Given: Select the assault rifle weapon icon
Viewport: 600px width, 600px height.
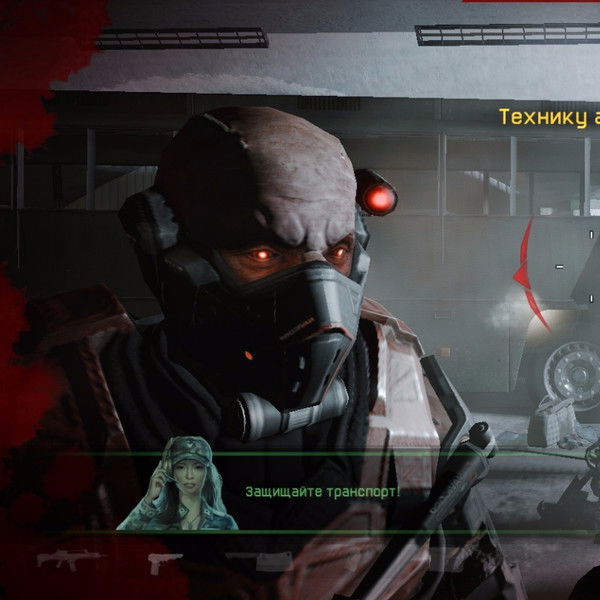Looking at the screenshot, I should (x=71, y=559).
